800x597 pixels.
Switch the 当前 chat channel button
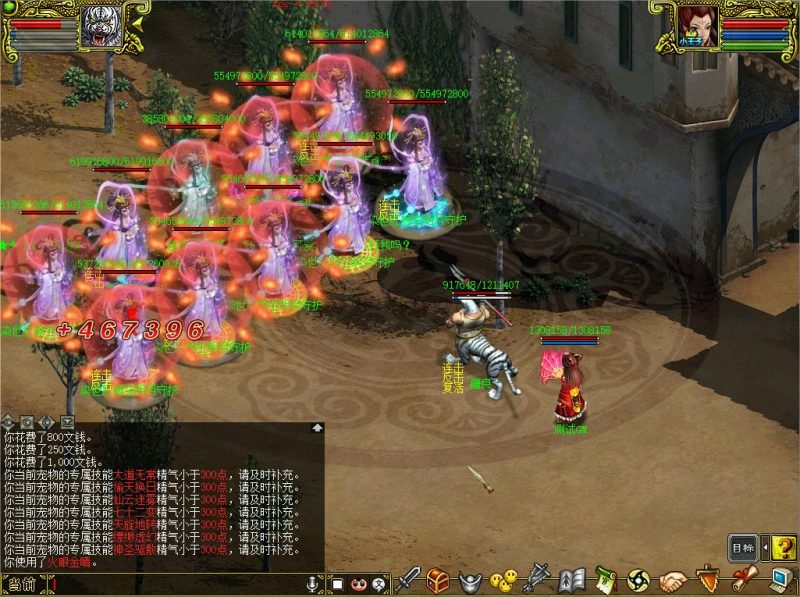pyautogui.click(x=23, y=584)
